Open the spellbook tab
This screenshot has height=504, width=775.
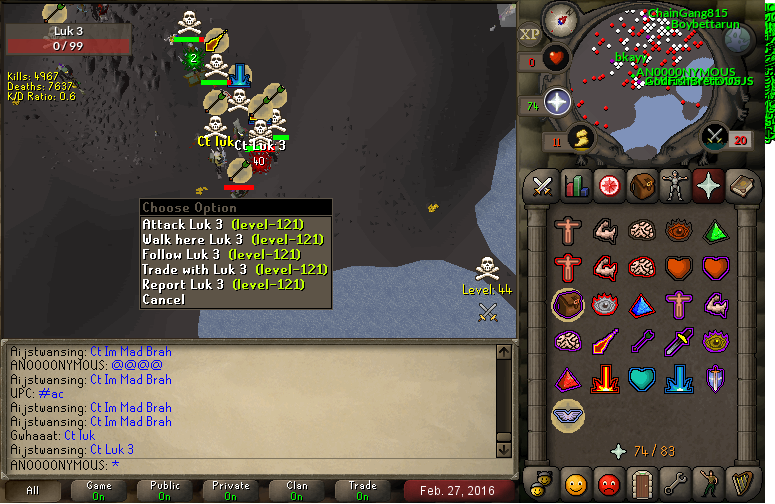pos(740,186)
